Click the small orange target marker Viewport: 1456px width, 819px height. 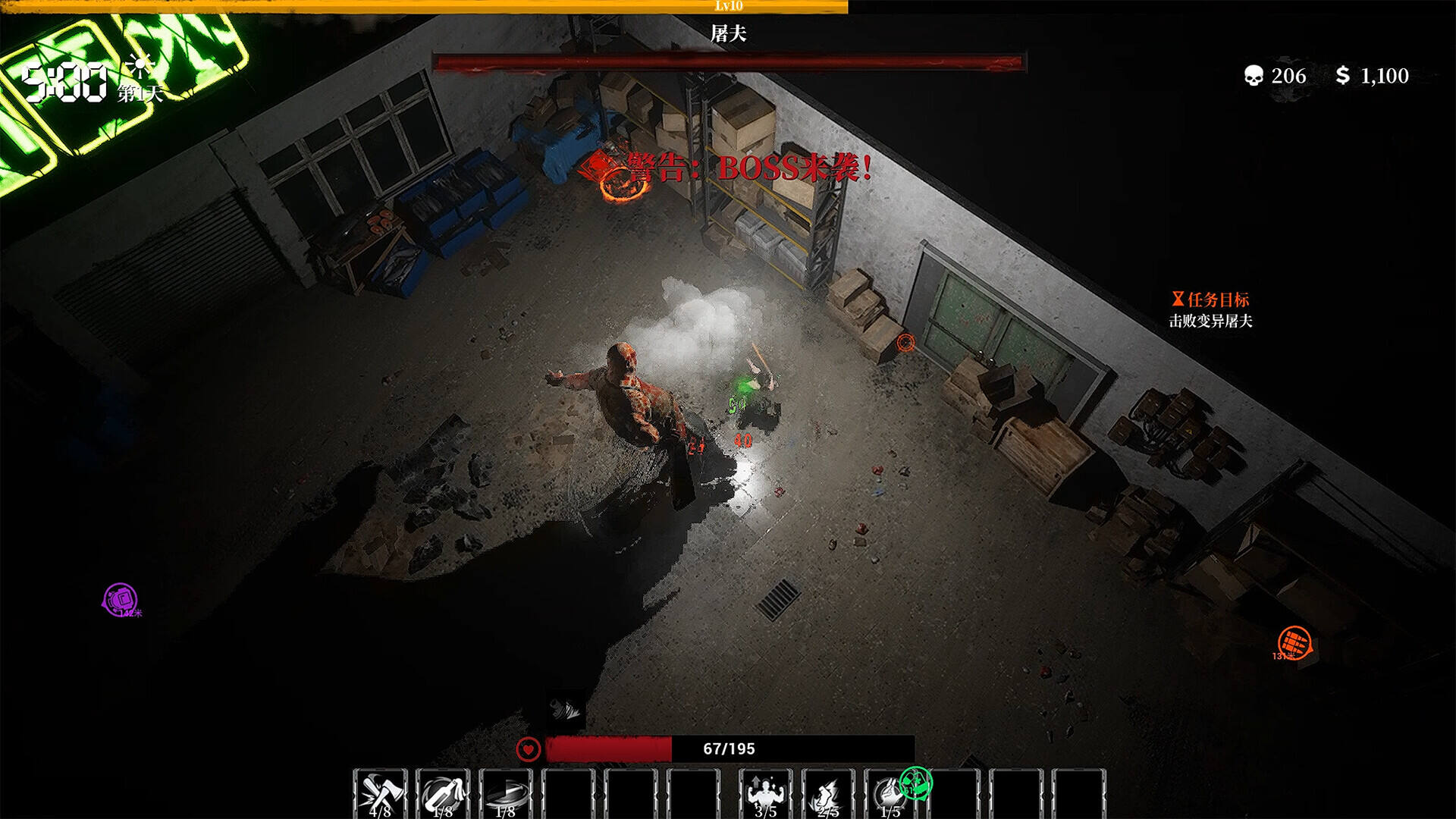[905, 343]
